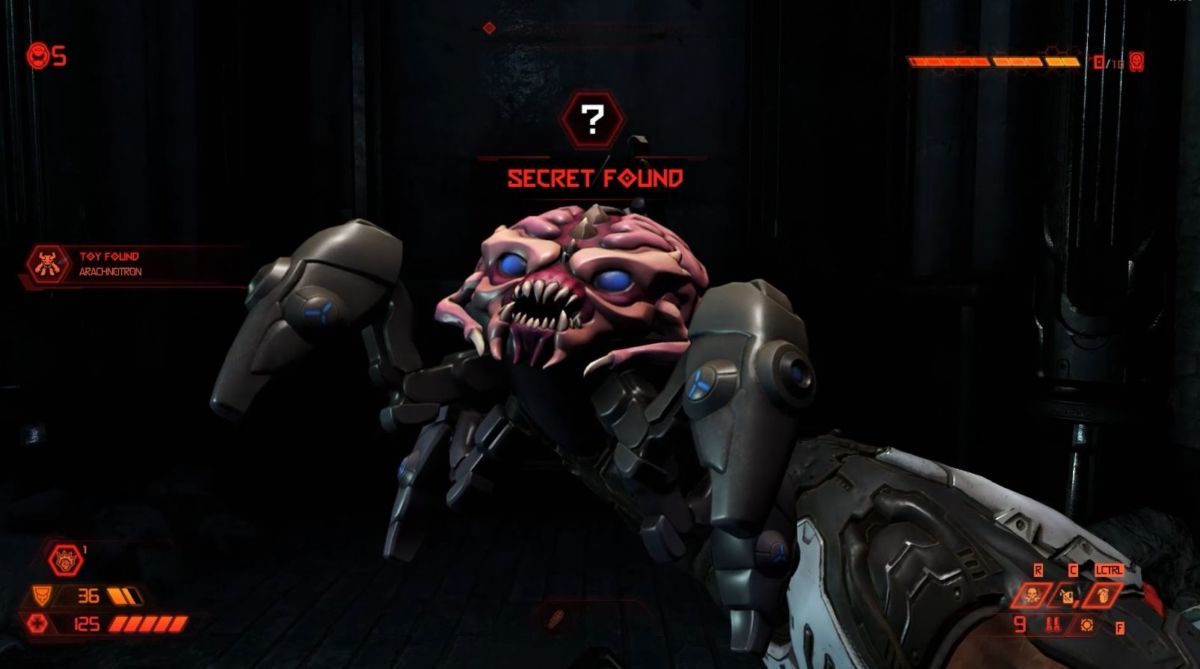Select the extra lives helmet icon
Screen dimensions: 1200x669
coord(38,56)
